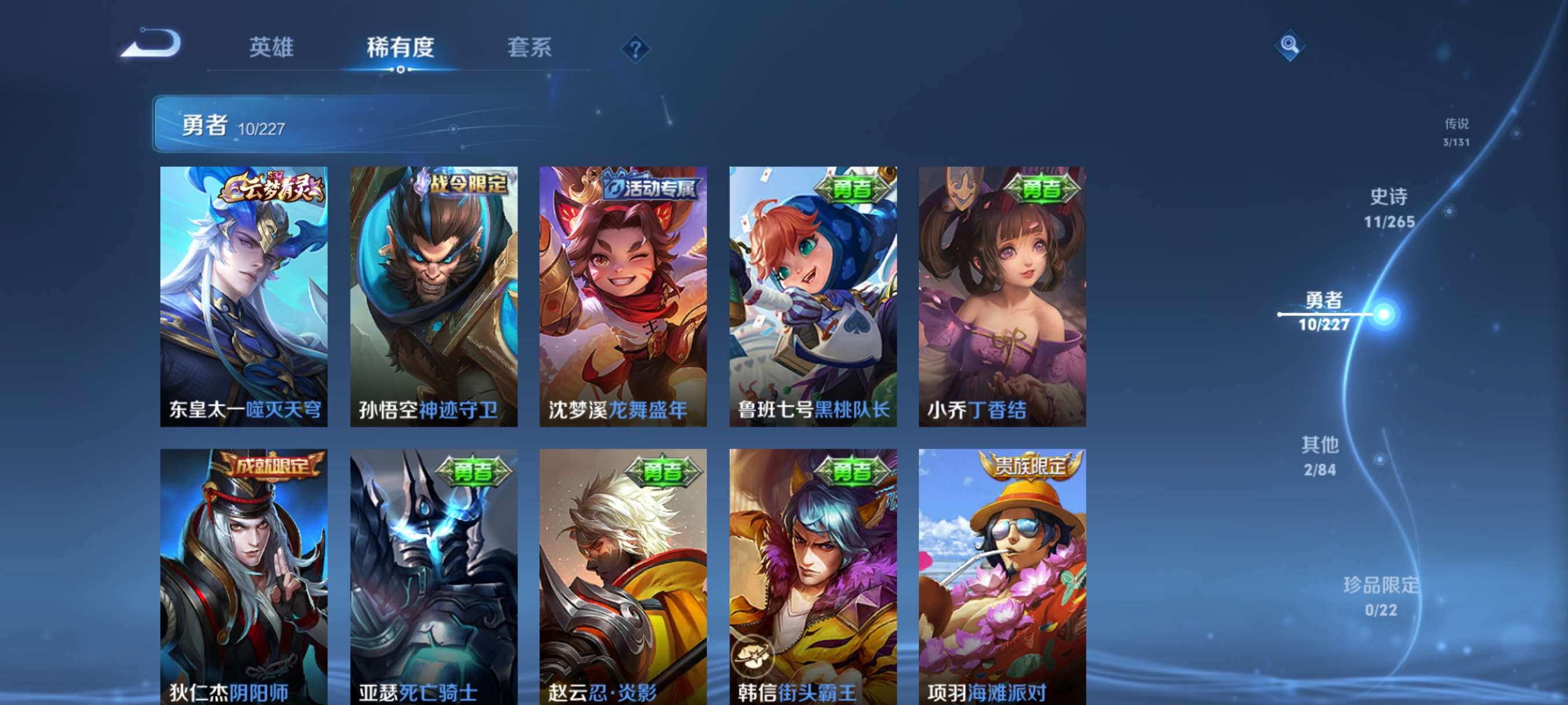Open search via the magnifier icon

pos(1290,46)
